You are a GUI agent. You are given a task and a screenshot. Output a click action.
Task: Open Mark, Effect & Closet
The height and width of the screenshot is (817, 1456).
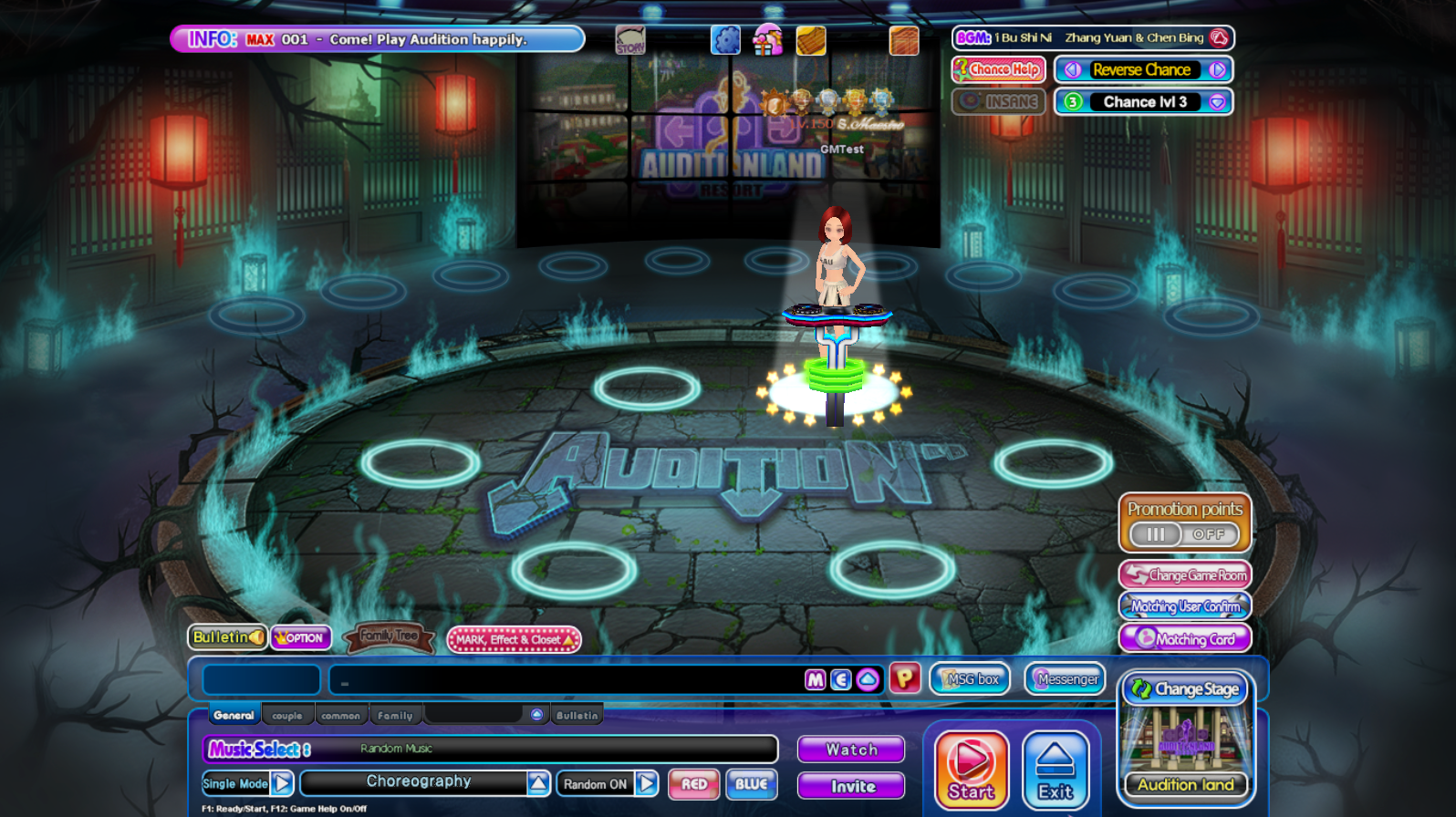pyautogui.click(x=514, y=640)
